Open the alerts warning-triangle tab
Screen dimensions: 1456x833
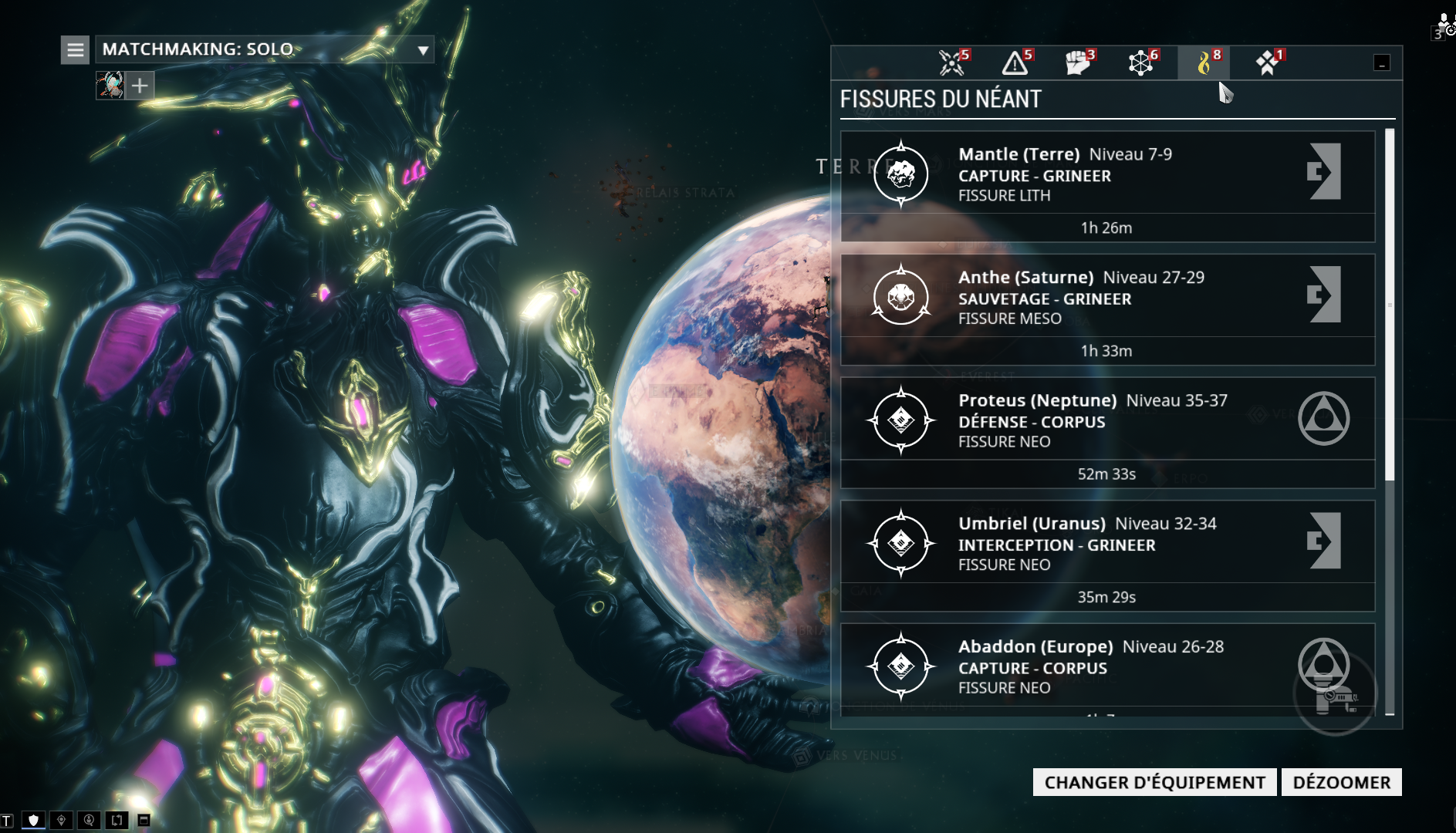(1015, 62)
